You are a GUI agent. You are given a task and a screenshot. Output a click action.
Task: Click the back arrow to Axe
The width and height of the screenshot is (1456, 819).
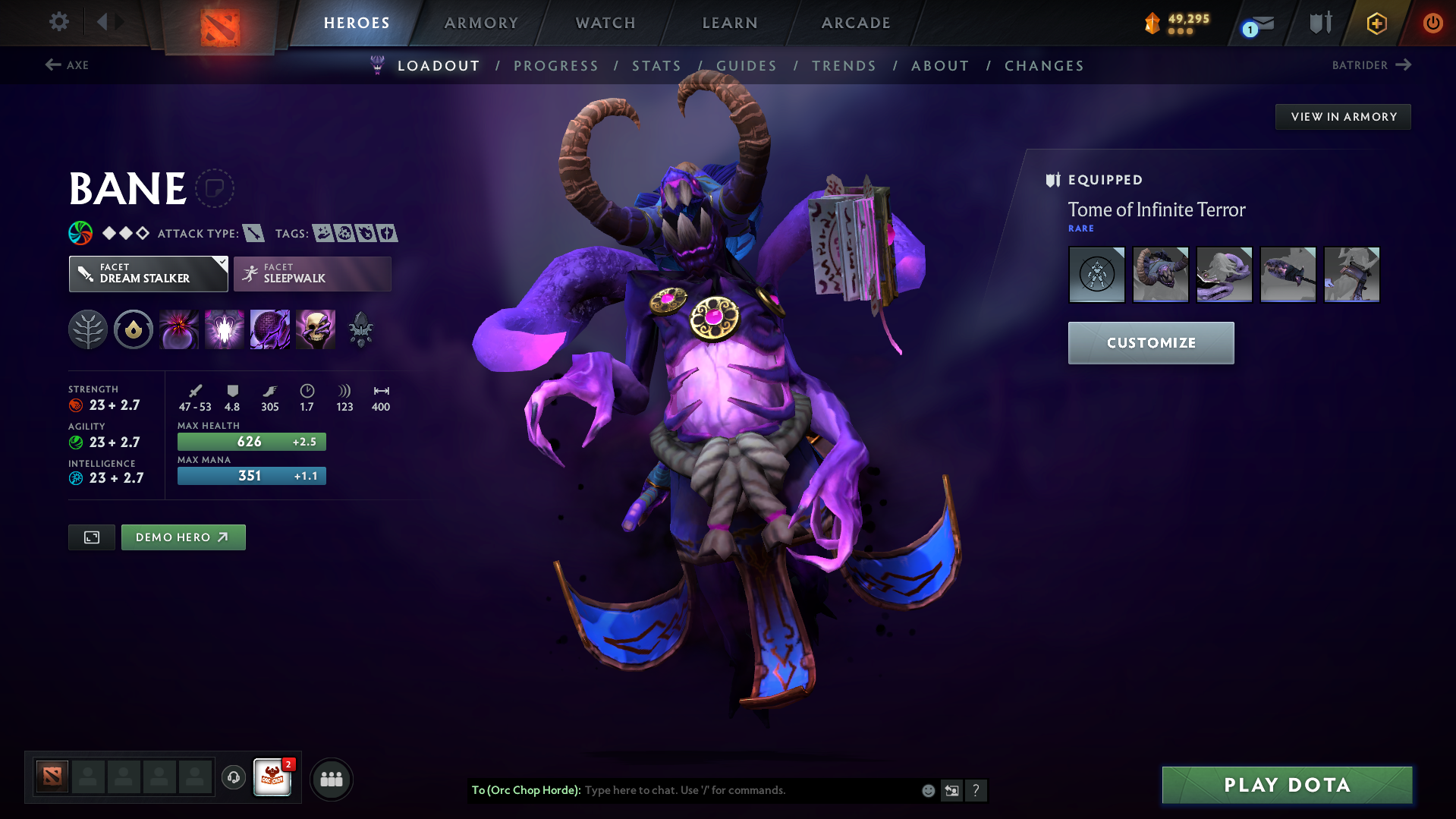click(x=52, y=65)
